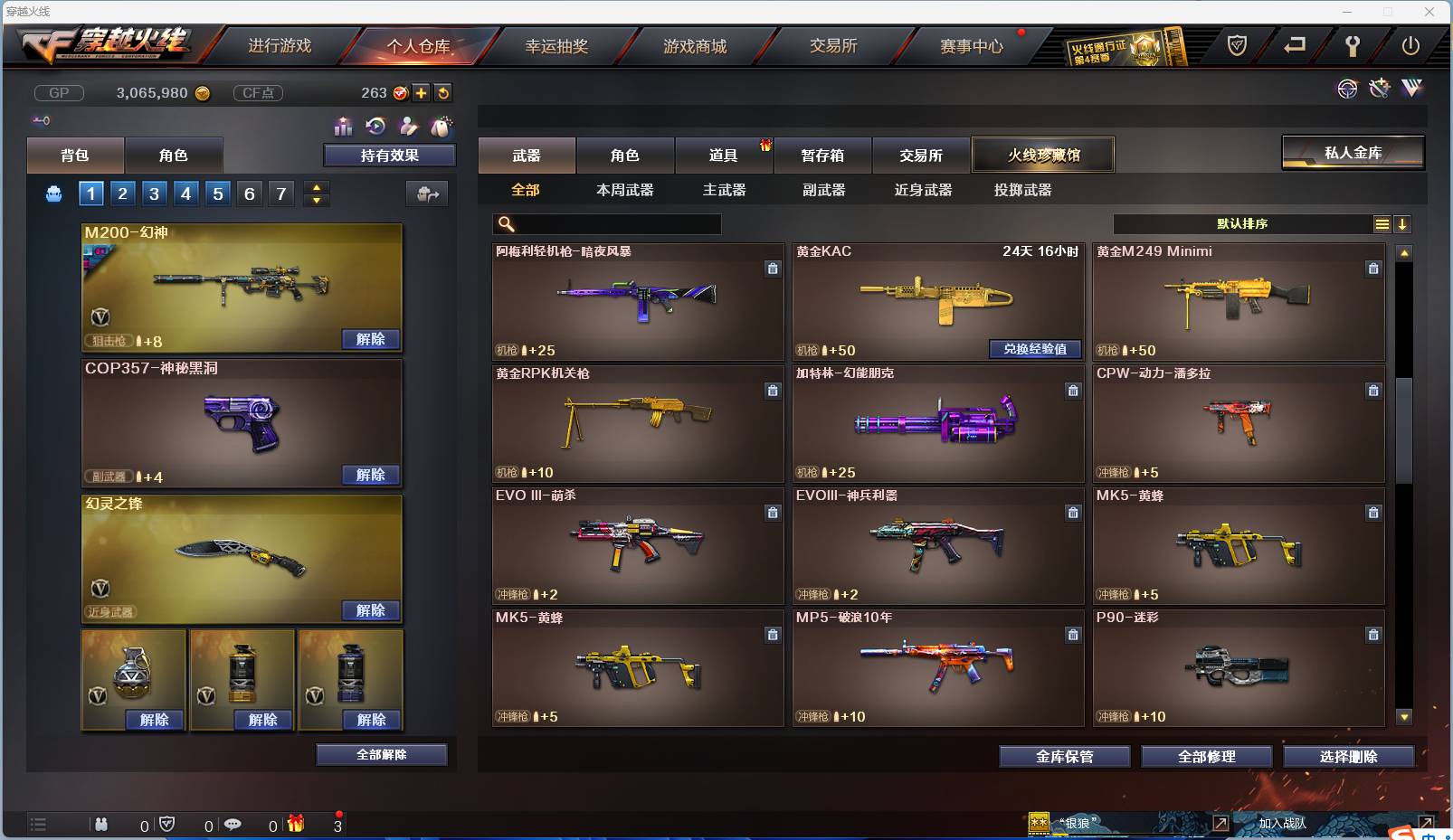
Task: Click the trash icon on the 黄金KAC weapon card
Action: coord(1073,269)
